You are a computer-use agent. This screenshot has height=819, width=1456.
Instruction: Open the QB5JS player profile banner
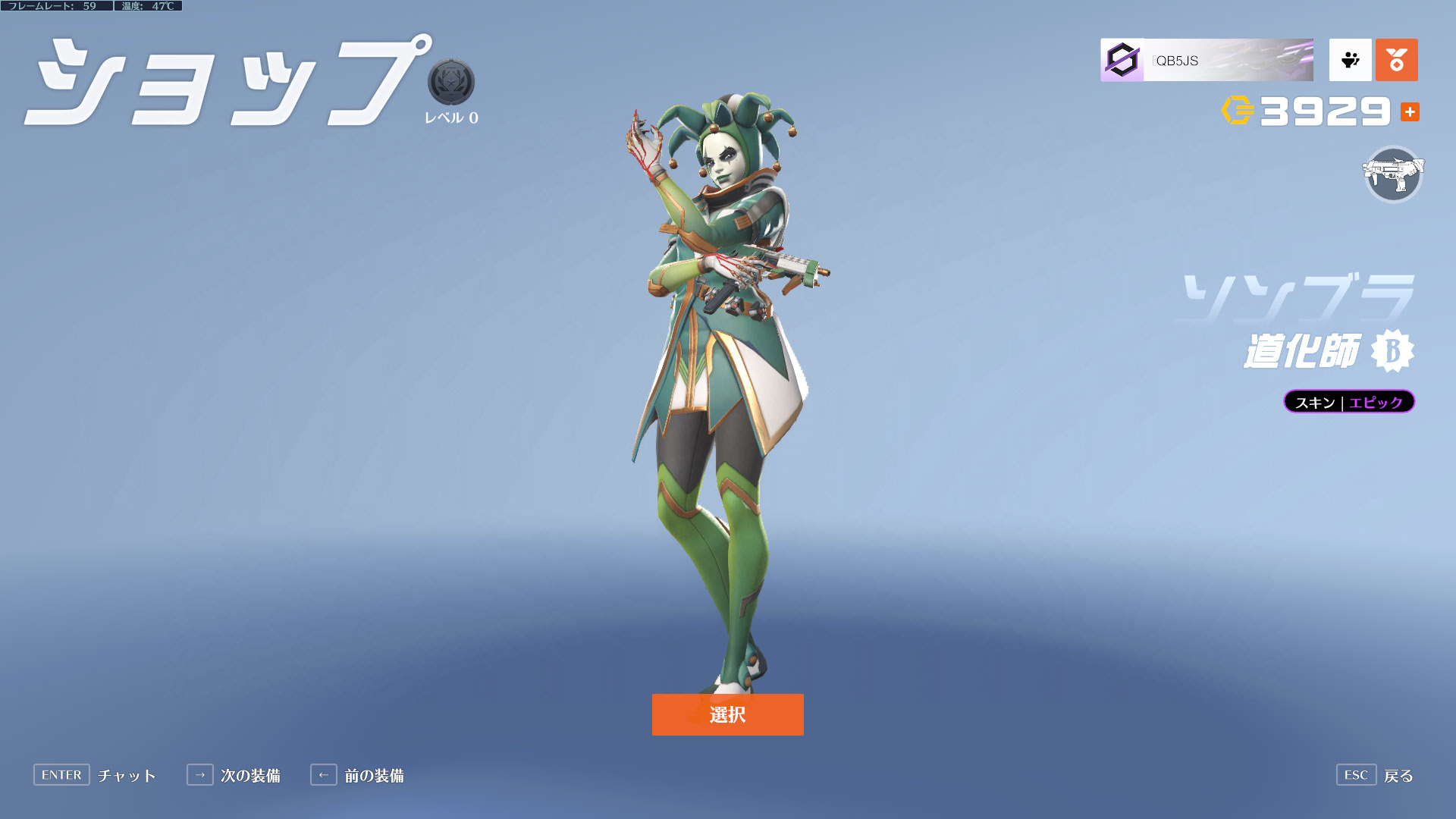tap(1207, 60)
